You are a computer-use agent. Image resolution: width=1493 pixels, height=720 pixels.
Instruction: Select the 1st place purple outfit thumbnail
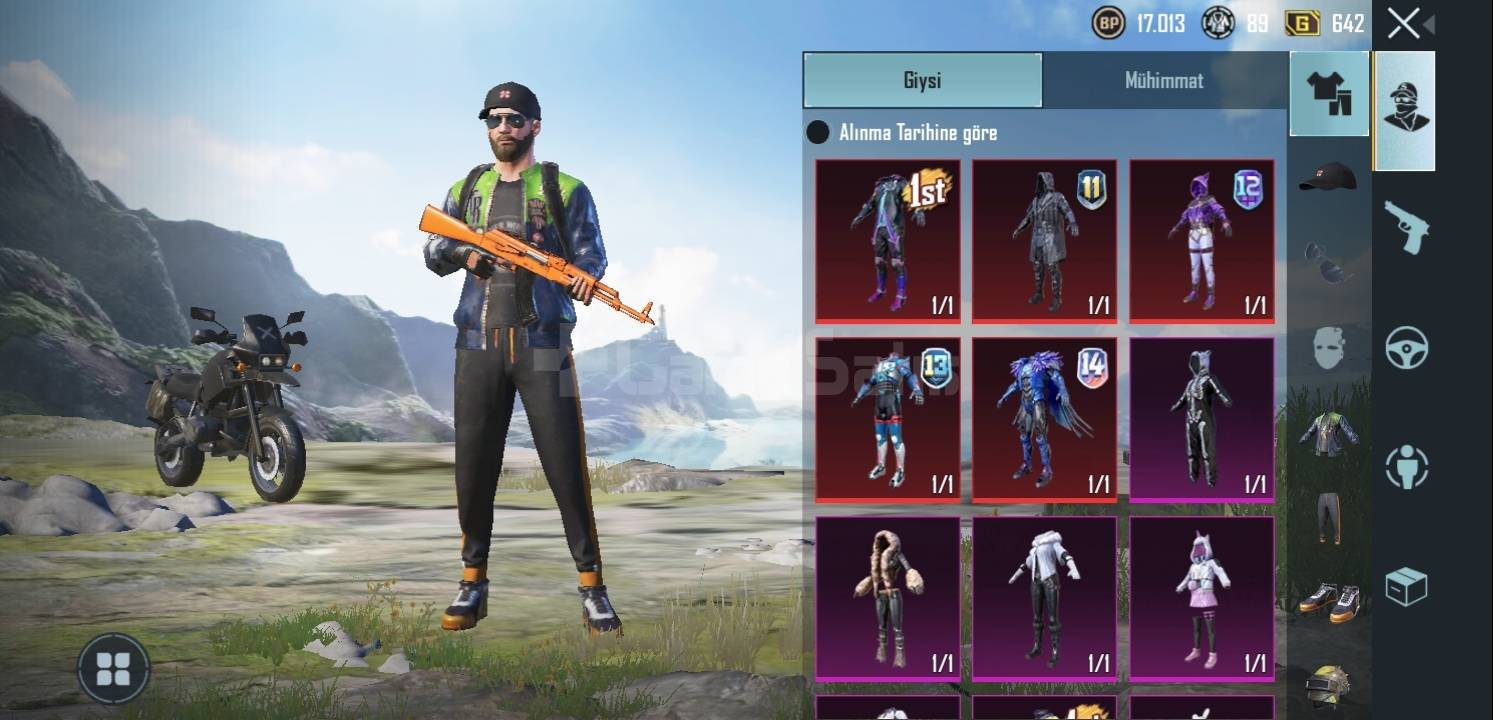(886, 240)
